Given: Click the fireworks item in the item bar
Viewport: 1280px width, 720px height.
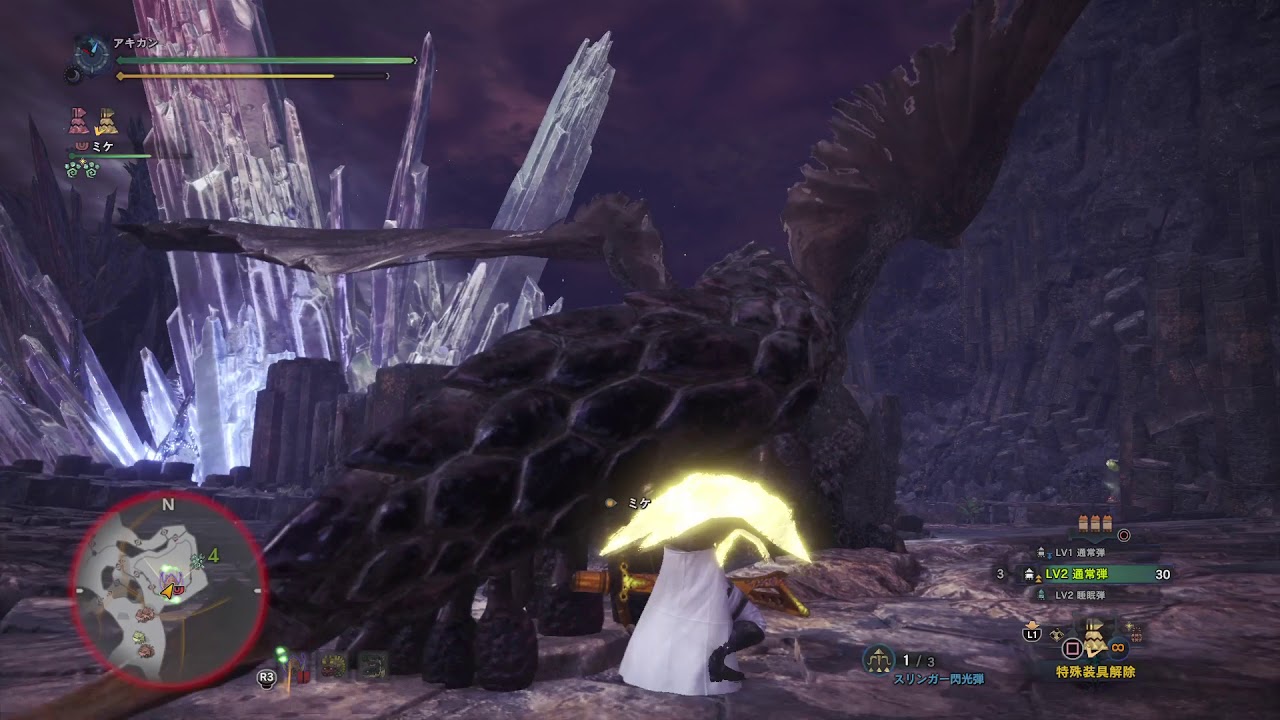Looking at the screenshot, I should [1135, 633].
